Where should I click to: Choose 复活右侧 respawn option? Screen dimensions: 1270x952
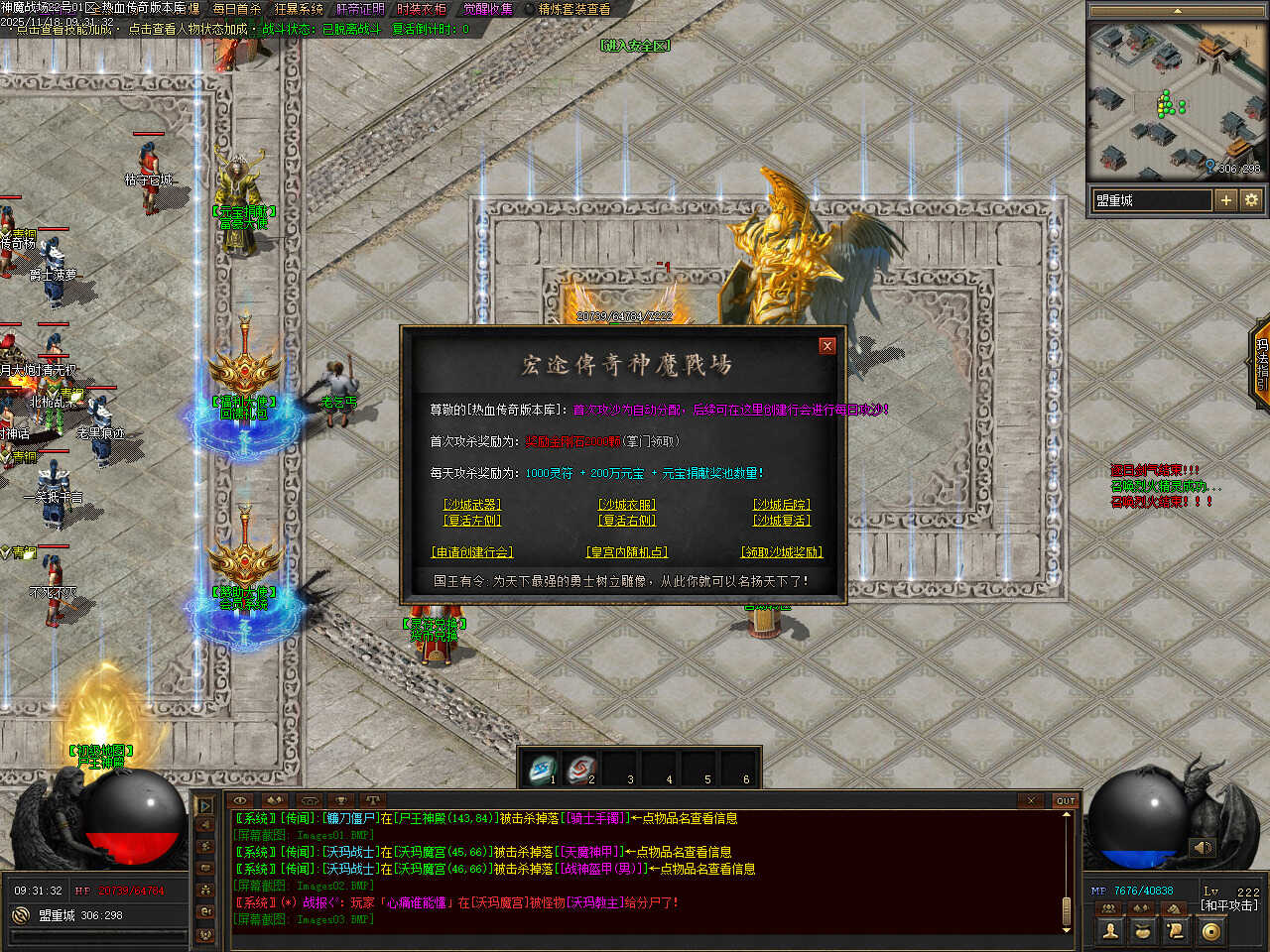click(627, 521)
